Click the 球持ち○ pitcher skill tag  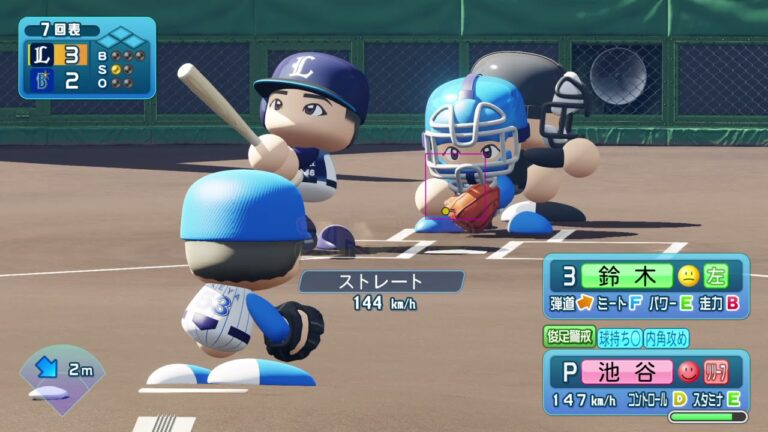[x=621, y=338]
